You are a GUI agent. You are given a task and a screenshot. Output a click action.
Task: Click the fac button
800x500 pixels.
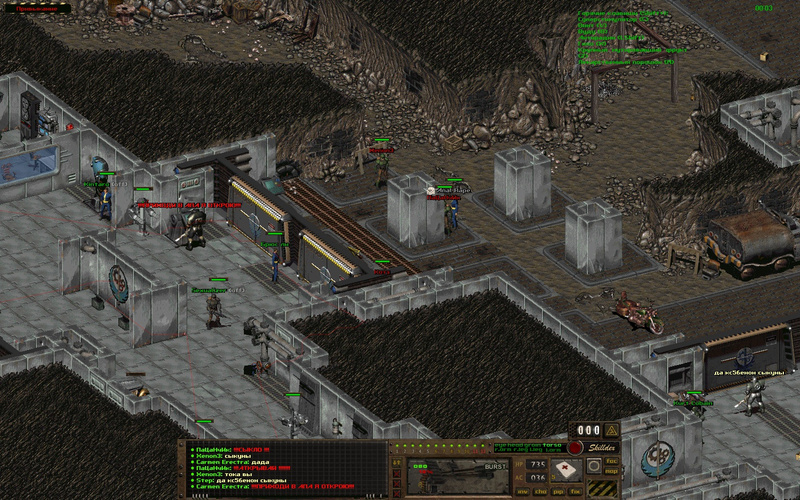click(611, 461)
